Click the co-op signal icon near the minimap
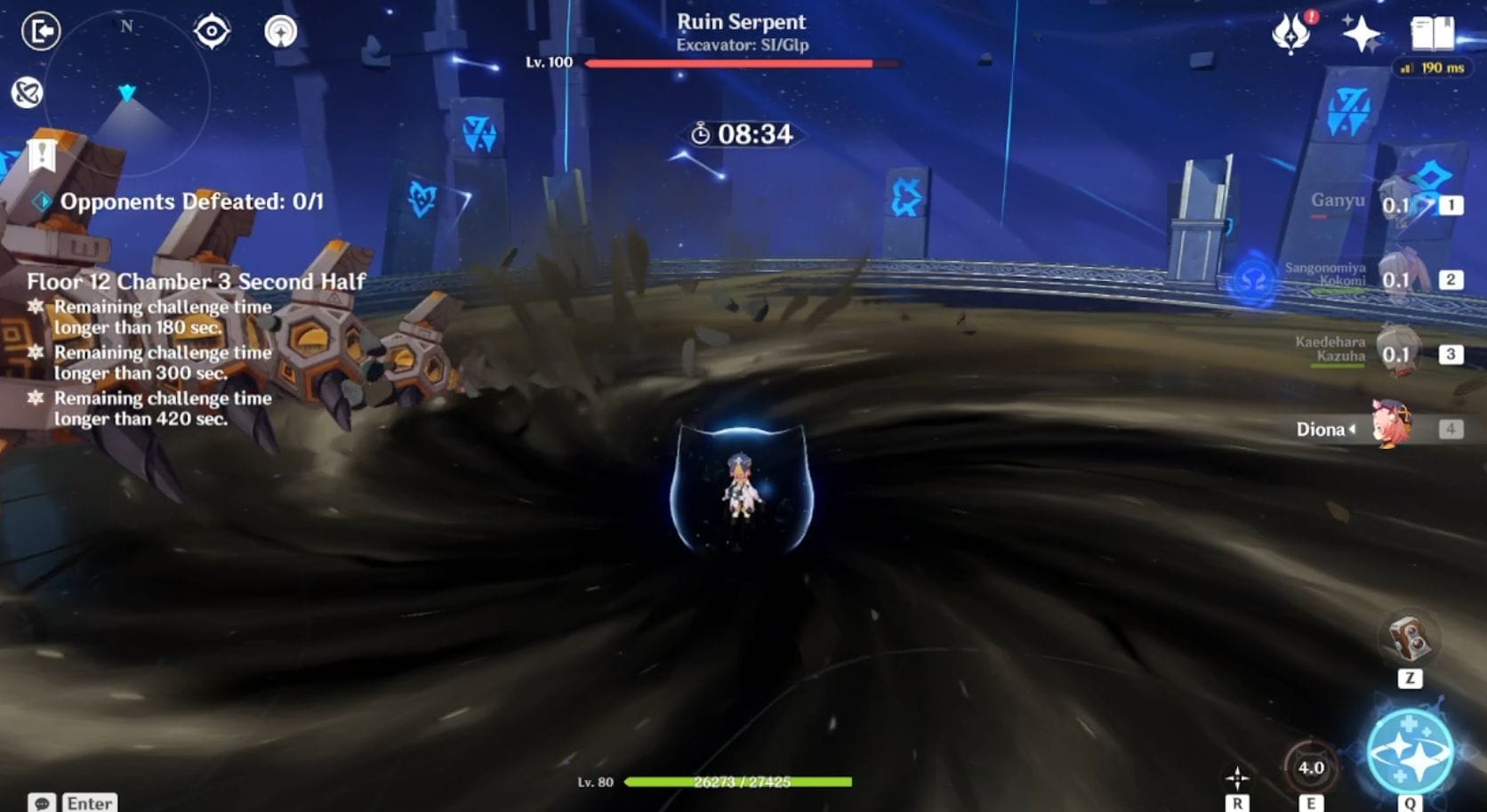1487x812 pixels. pyautogui.click(x=280, y=31)
